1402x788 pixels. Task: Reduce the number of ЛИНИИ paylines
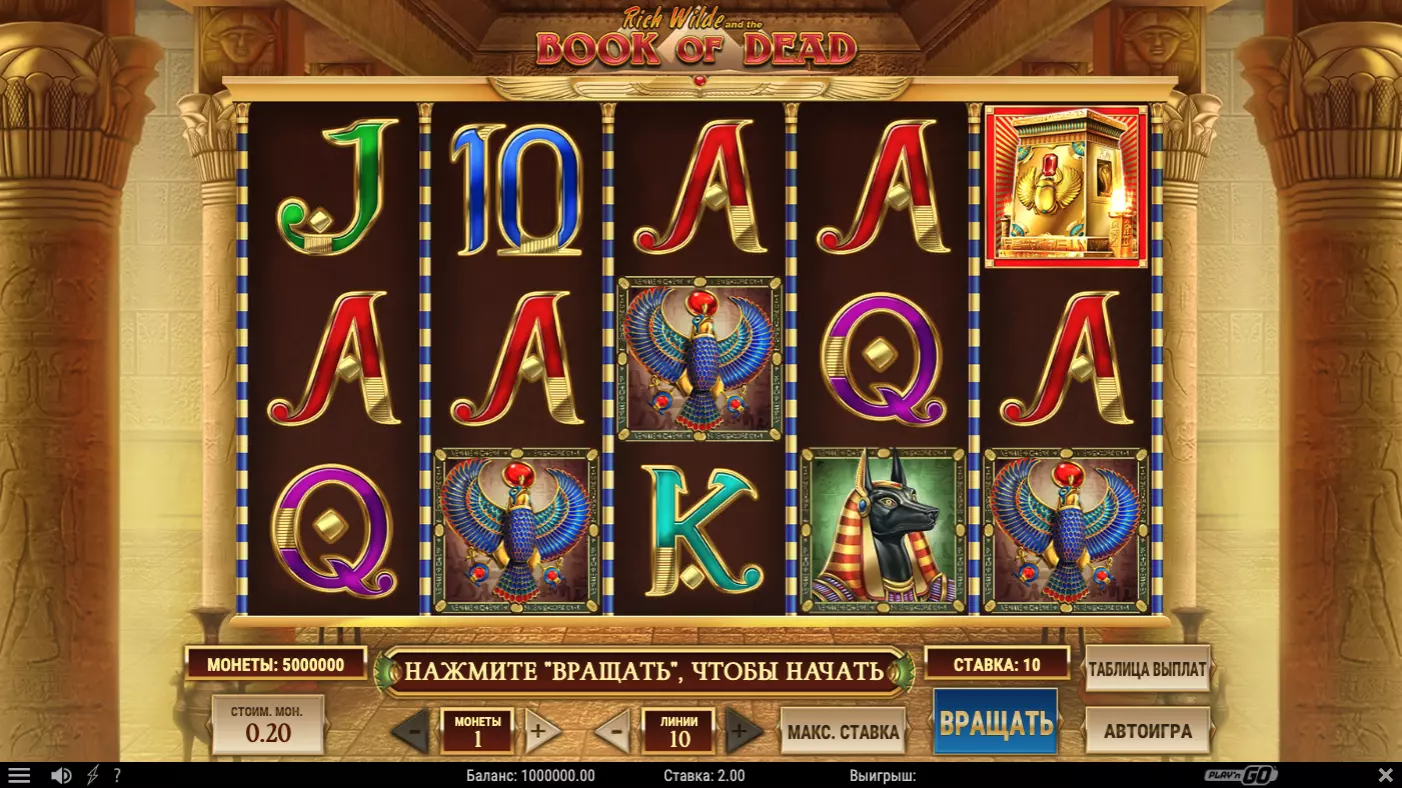[615, 732]
